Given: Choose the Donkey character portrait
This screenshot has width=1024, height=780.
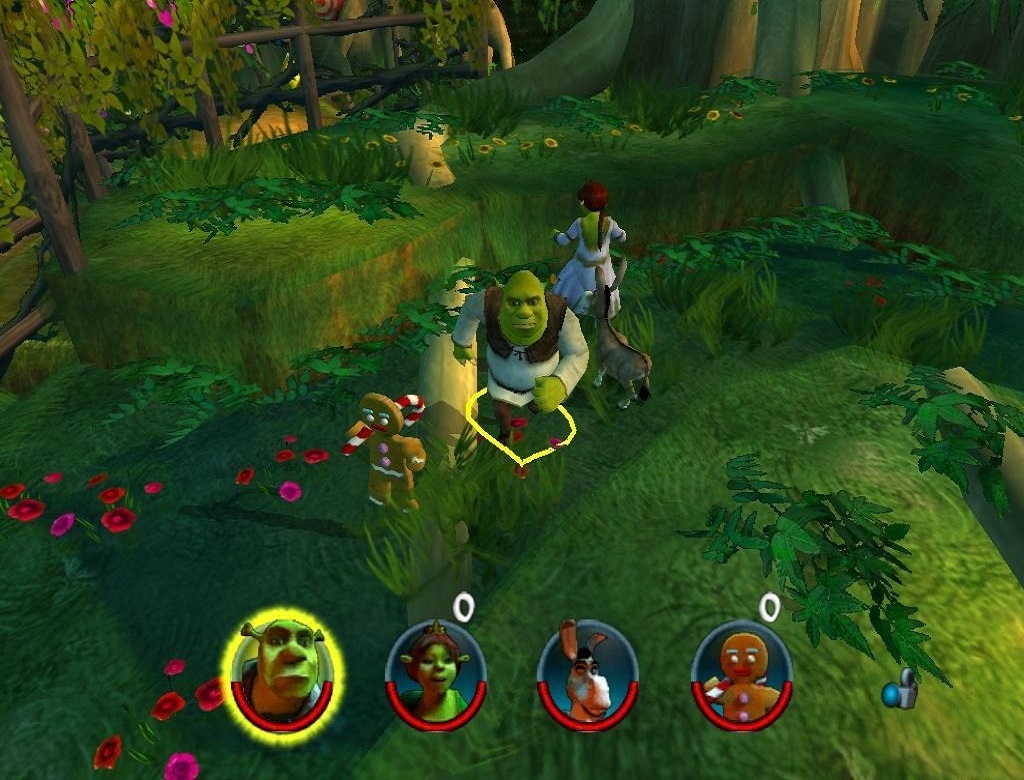Looking at the screenshot, I should coord(588,672).
